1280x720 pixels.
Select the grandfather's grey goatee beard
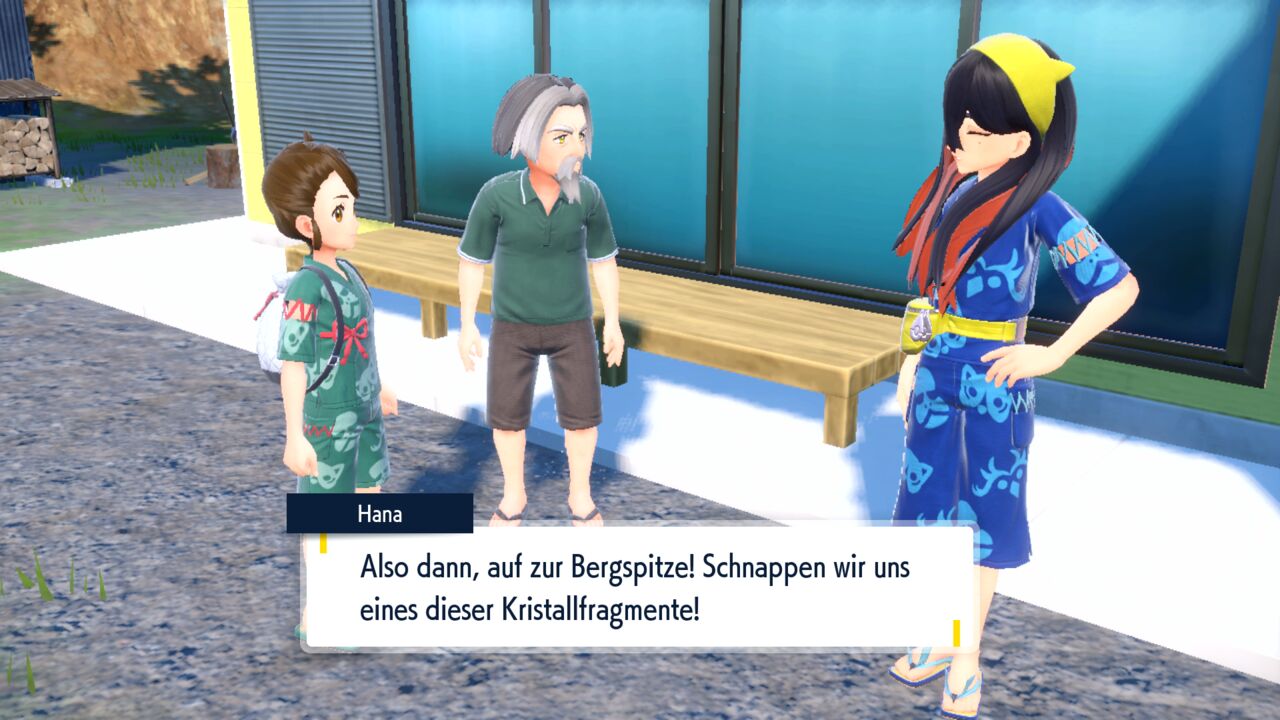(568, 180)
